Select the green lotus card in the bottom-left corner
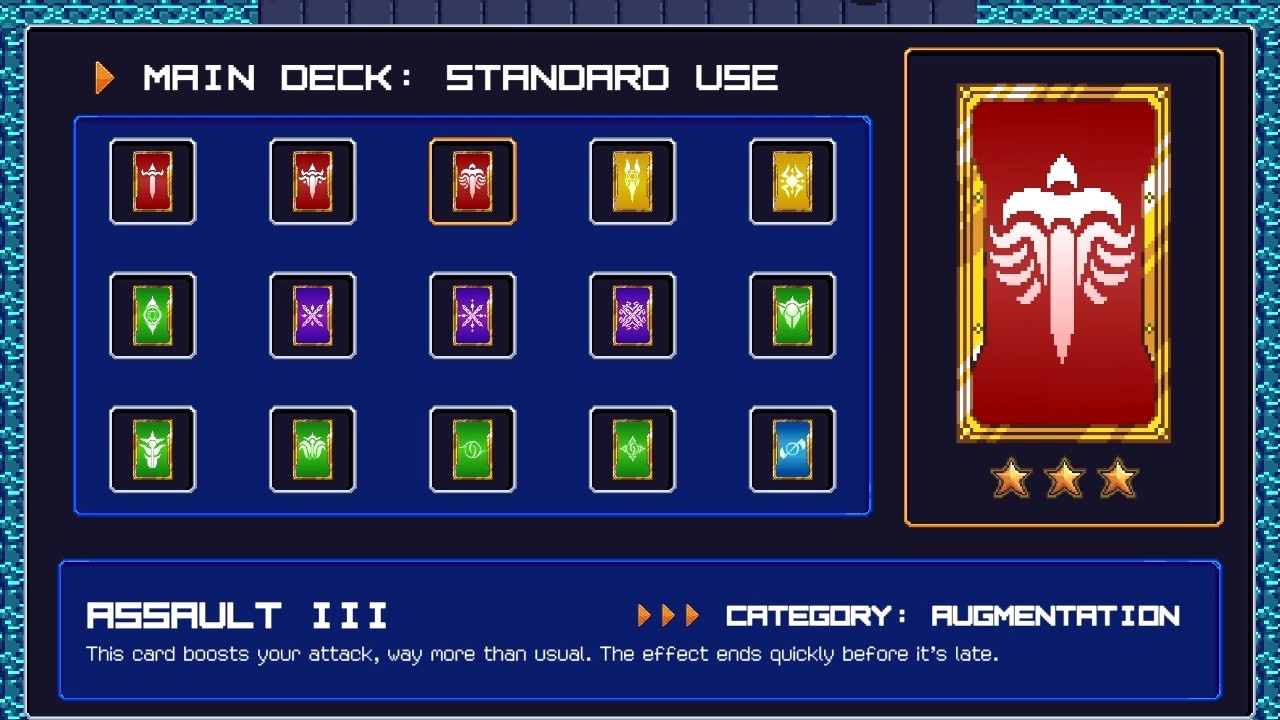The height and width of the screenshot is (720, 1280). coord(152,449)
